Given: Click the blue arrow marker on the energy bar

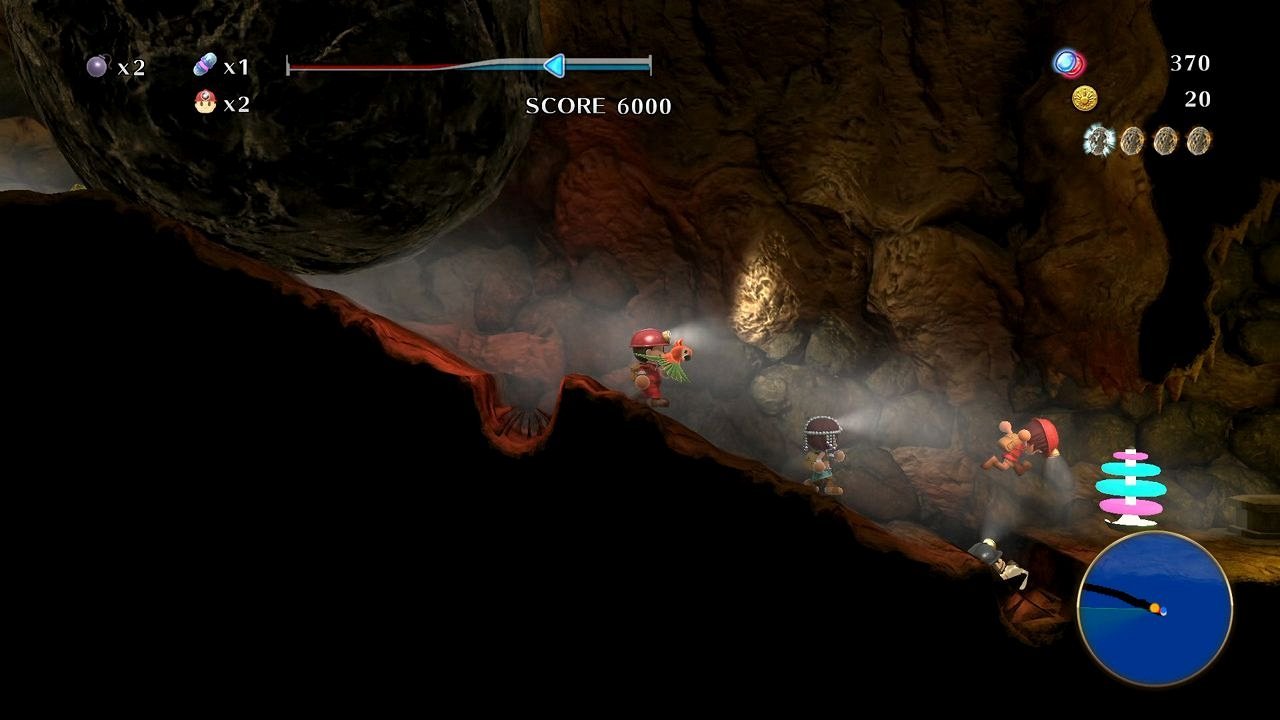Looking at the screenshot, I should [x=553, y=66].
